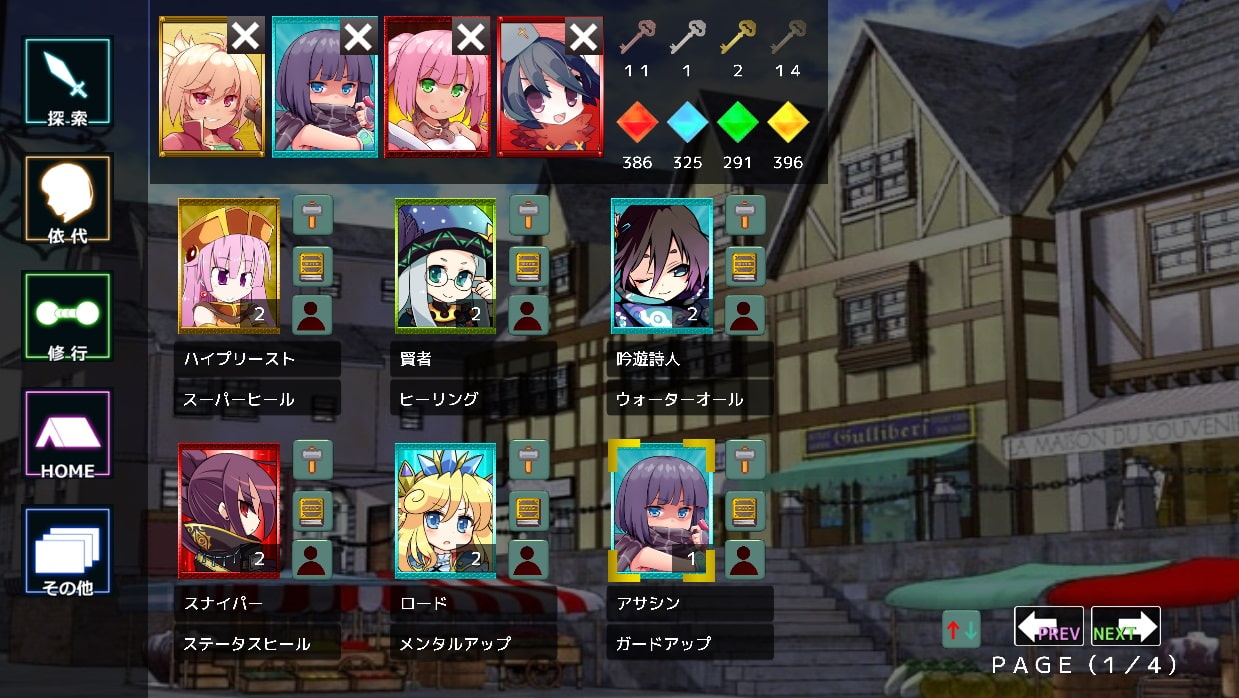
Task: Open the 探索 exploration menu
Action: click(x=67, y=82)
